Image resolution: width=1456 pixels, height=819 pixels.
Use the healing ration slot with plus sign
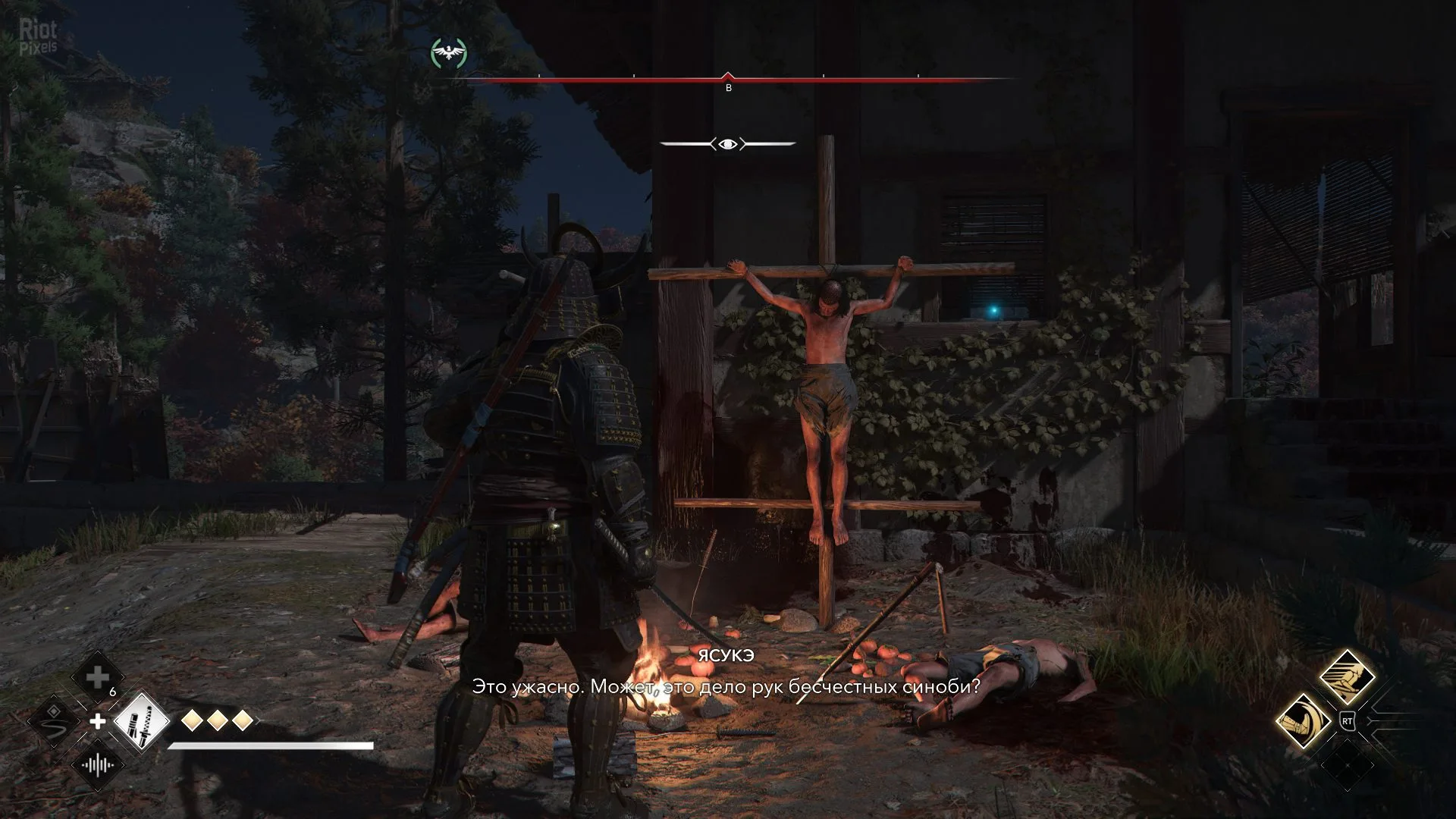[x=98, y=678]
